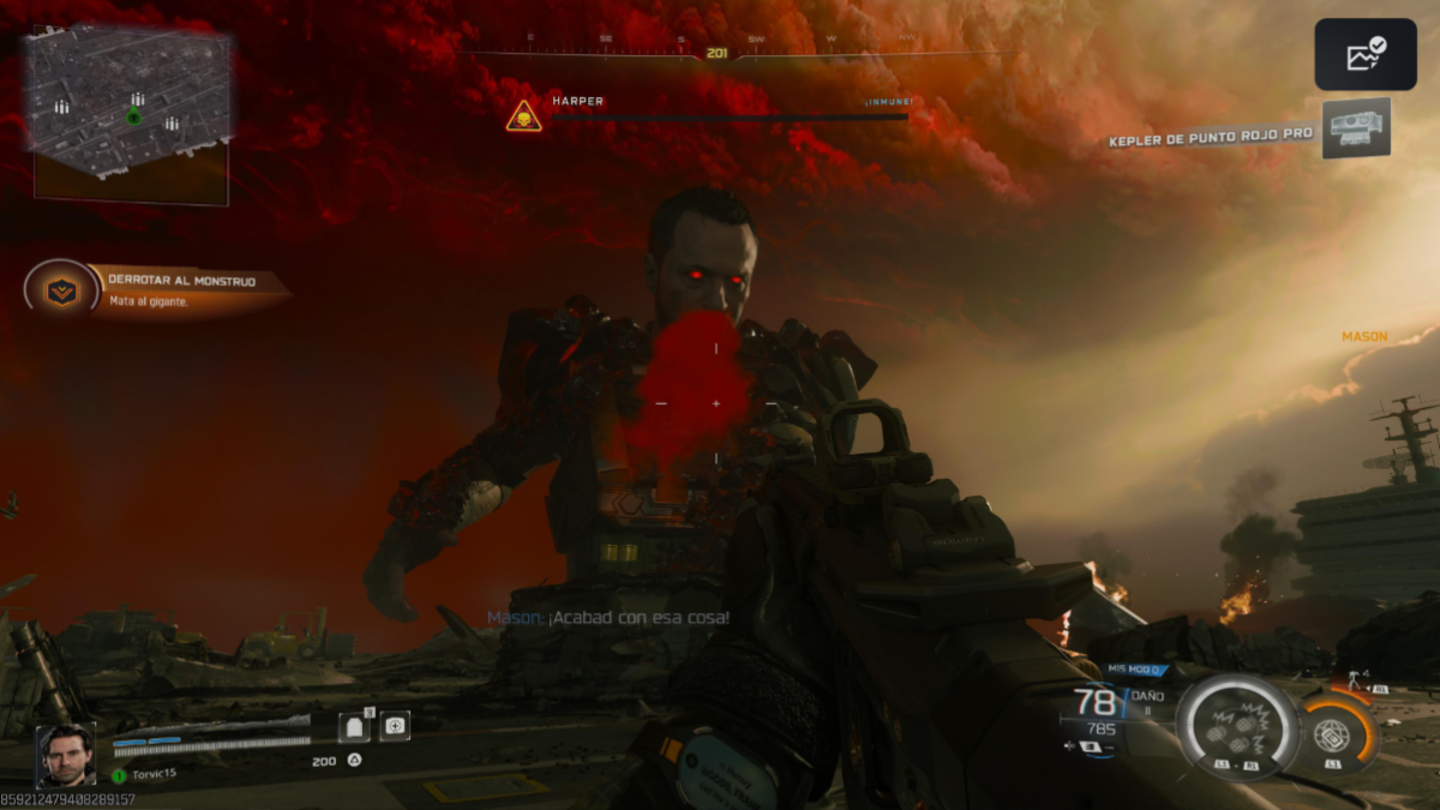Click the self-revive medkit icon
The image size is (1440, 810).
[x=395, y=726]
